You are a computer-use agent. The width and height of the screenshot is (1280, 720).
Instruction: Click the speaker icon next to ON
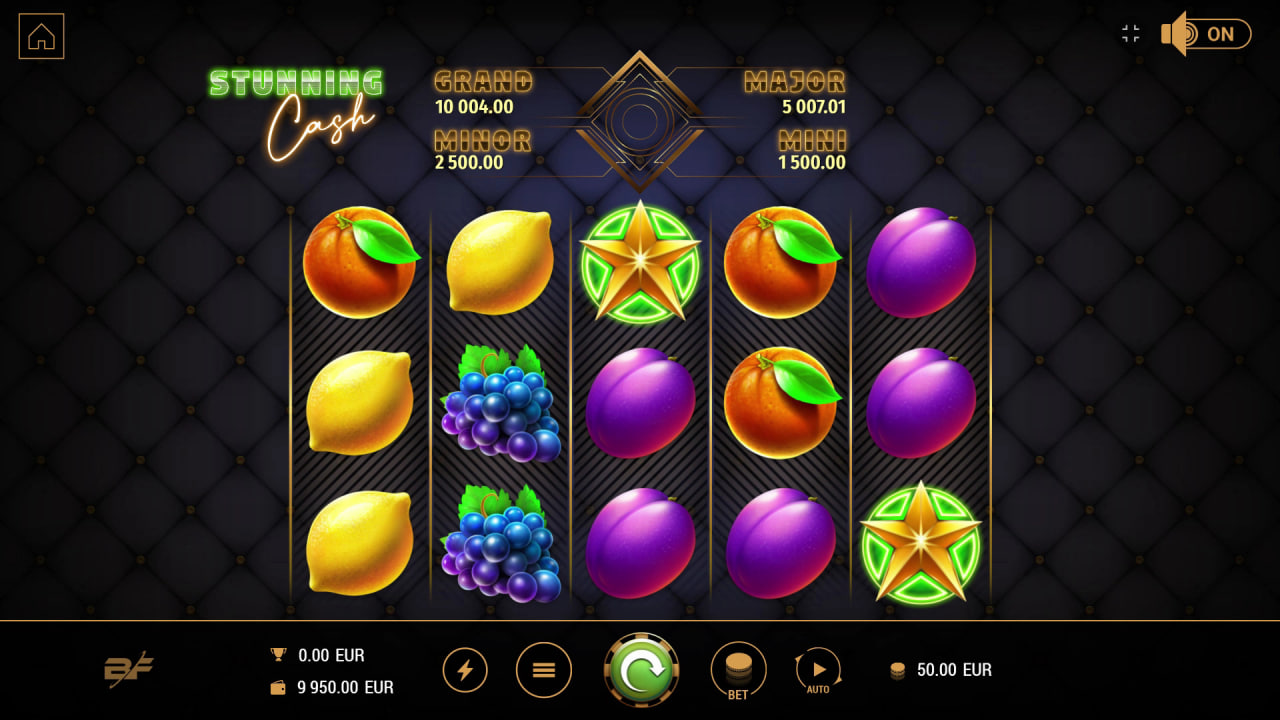1177,33
